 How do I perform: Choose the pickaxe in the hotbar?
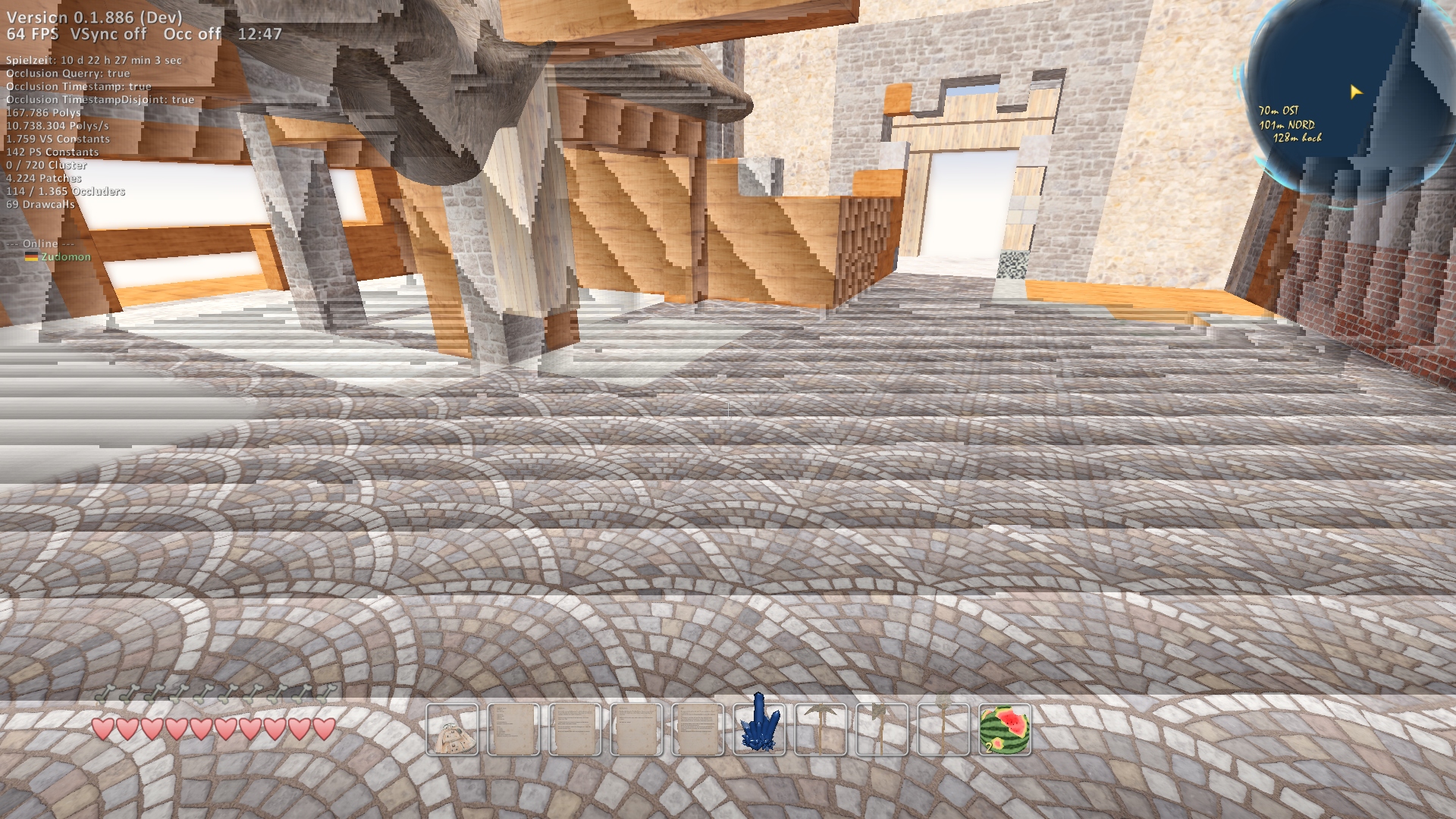[x=821, y=730]
